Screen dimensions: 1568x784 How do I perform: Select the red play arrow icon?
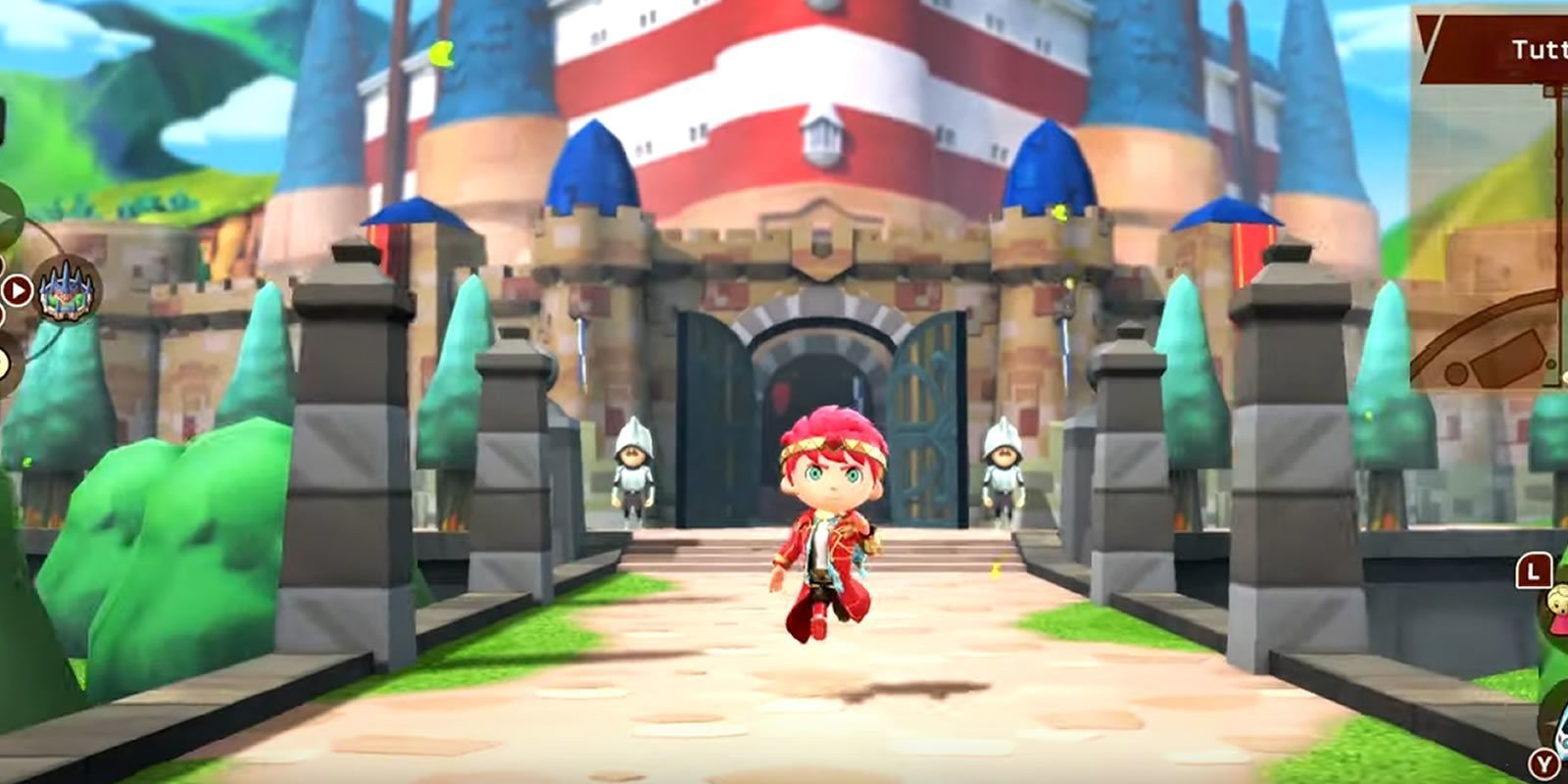[x=16, y=290]
